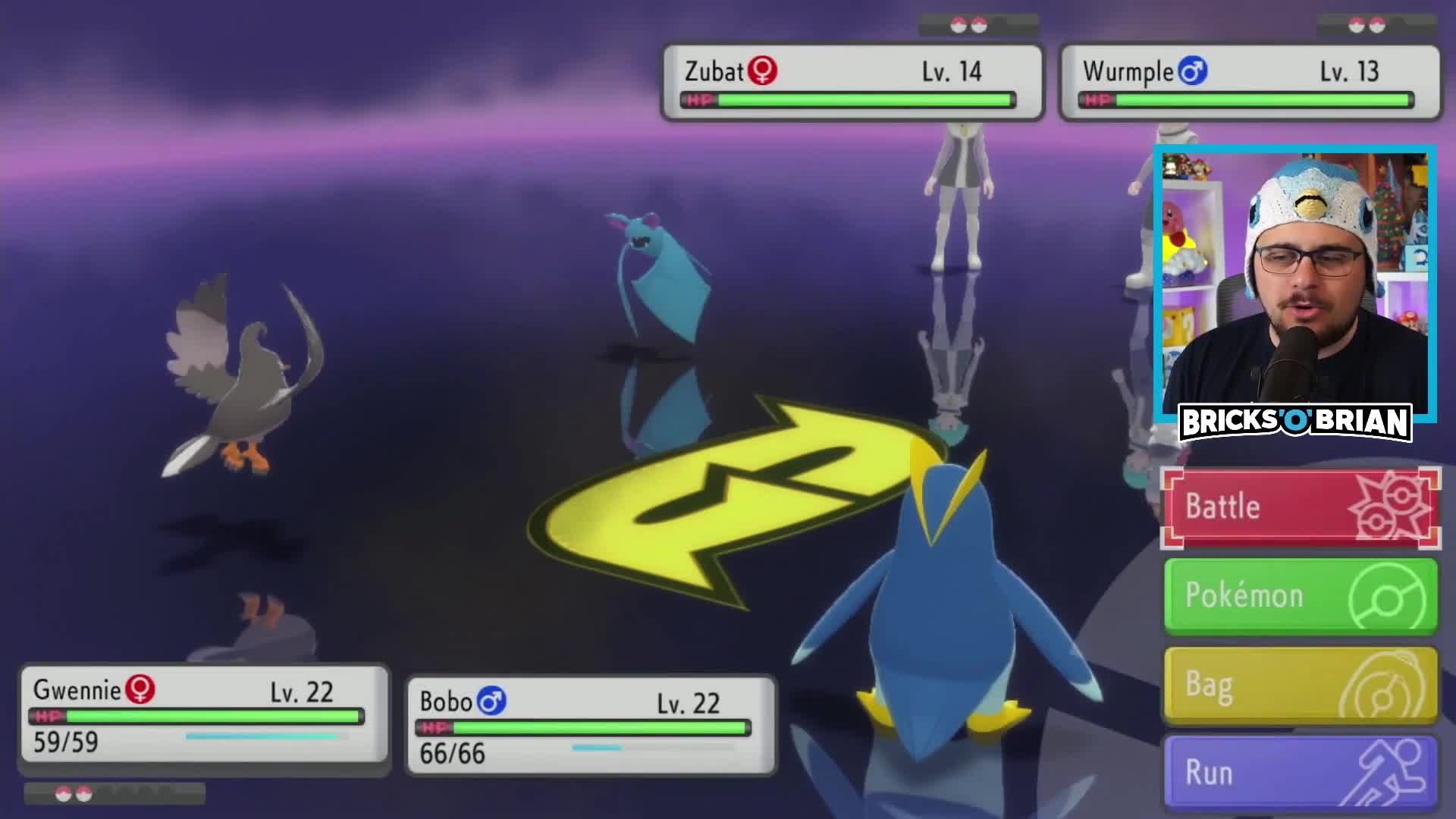Click Bobo's 66/66 HP text

click(x=450, y=753)
